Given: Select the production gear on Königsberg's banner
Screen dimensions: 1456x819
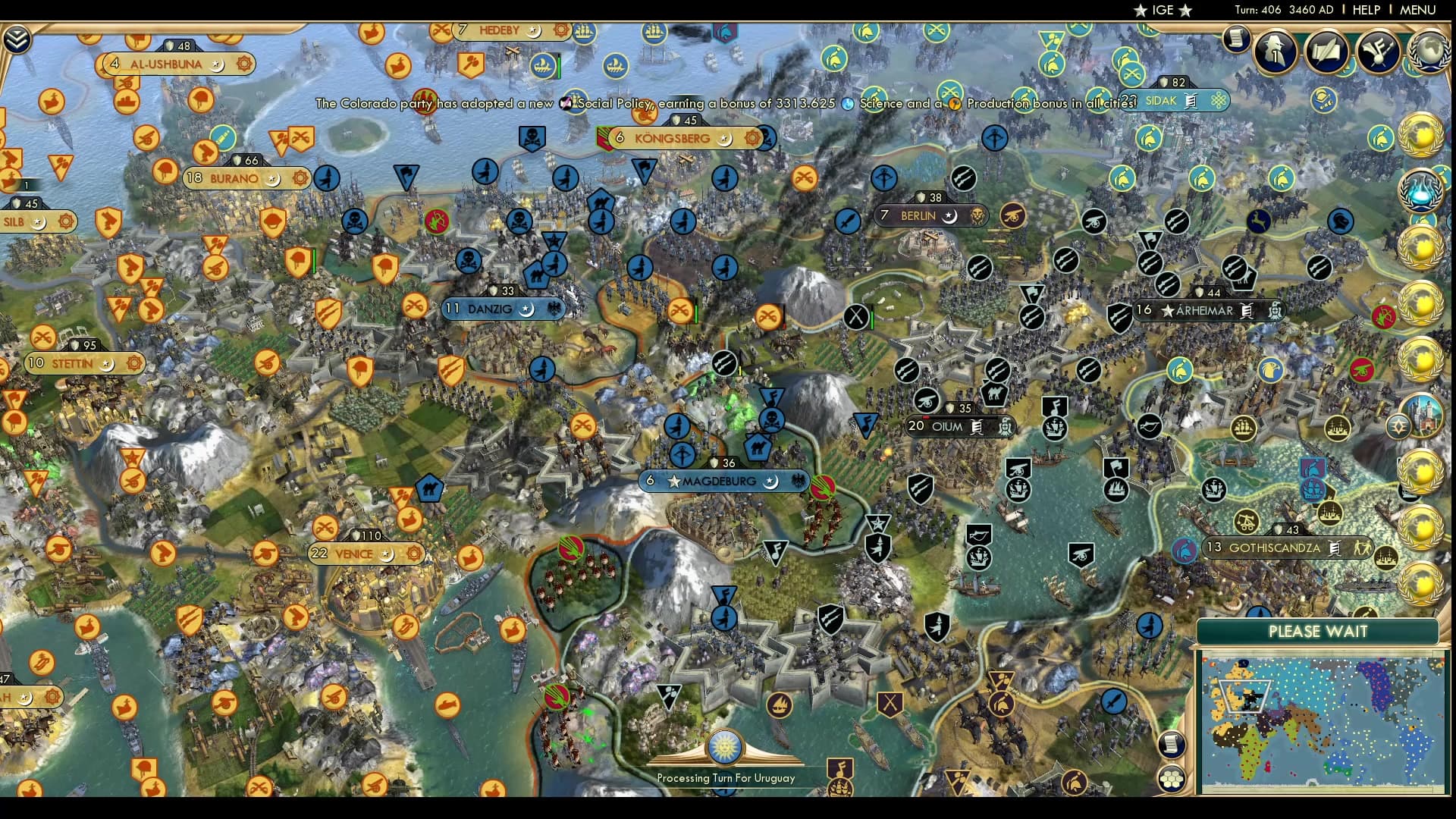Looking at the screenshot, I should (752, 139).
